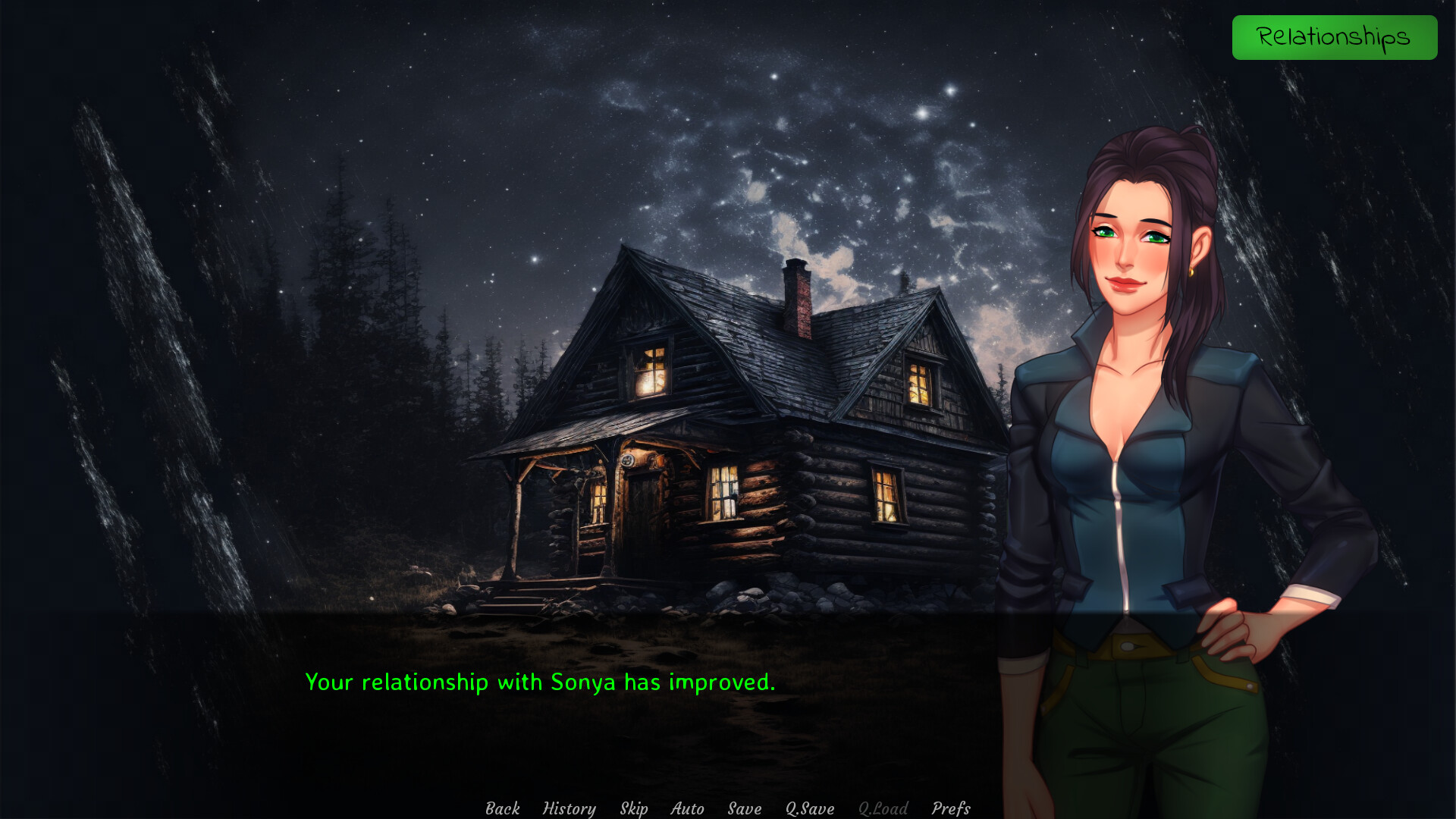Enable Skip mode from the quick menu
This screenshot has width=1456, height=819.
(x=634, y=808)
